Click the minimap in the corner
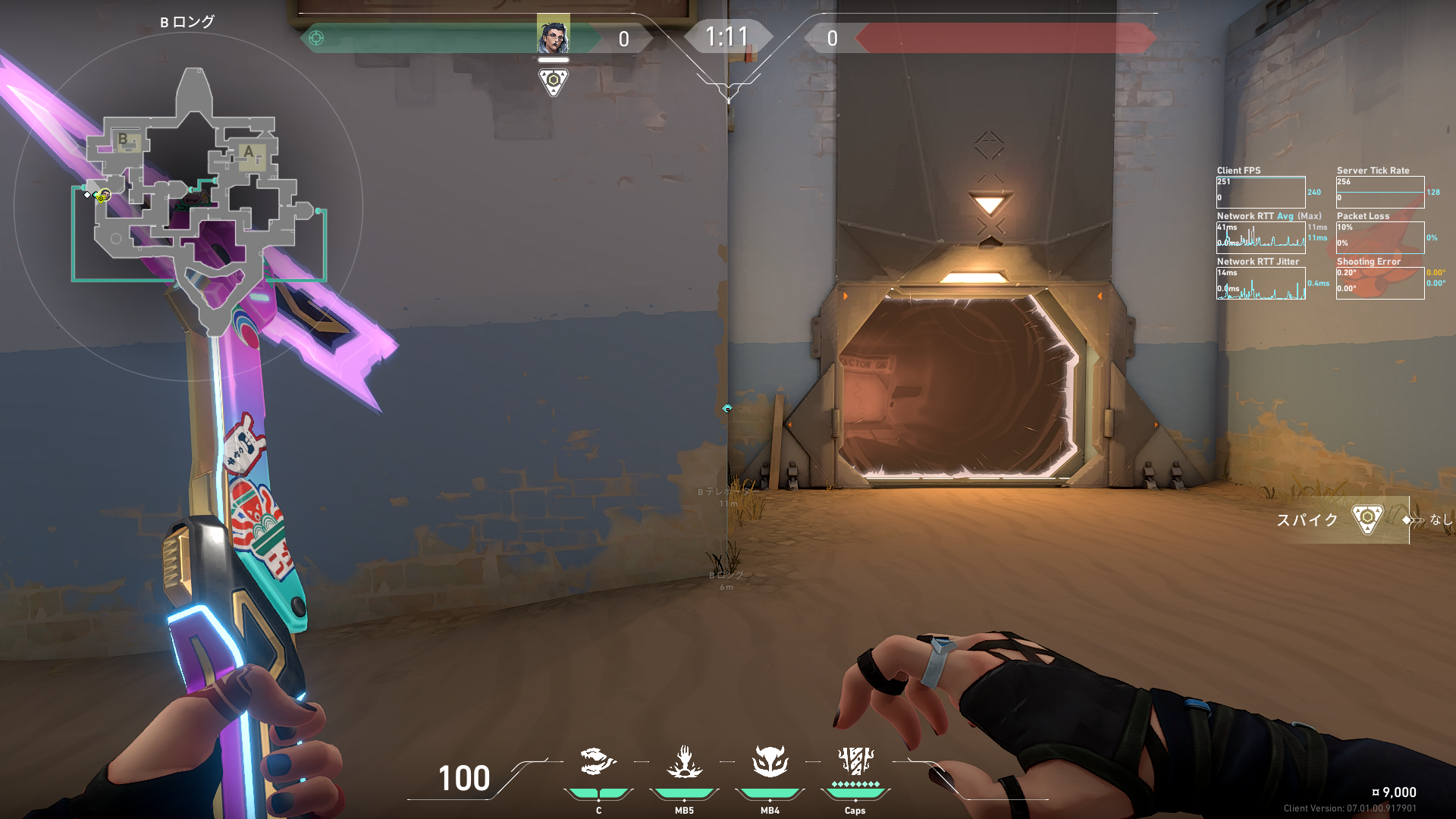Screen dimensions: 1456x819 [188, 205]
